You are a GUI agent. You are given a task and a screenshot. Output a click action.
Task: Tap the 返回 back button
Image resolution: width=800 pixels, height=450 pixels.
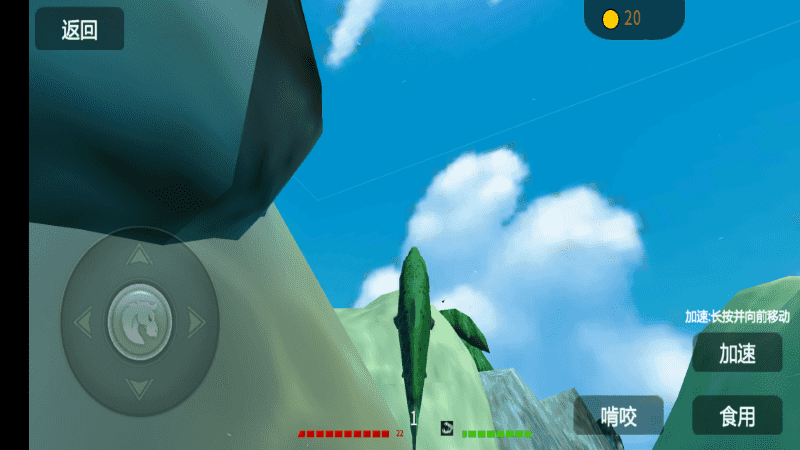80,30
